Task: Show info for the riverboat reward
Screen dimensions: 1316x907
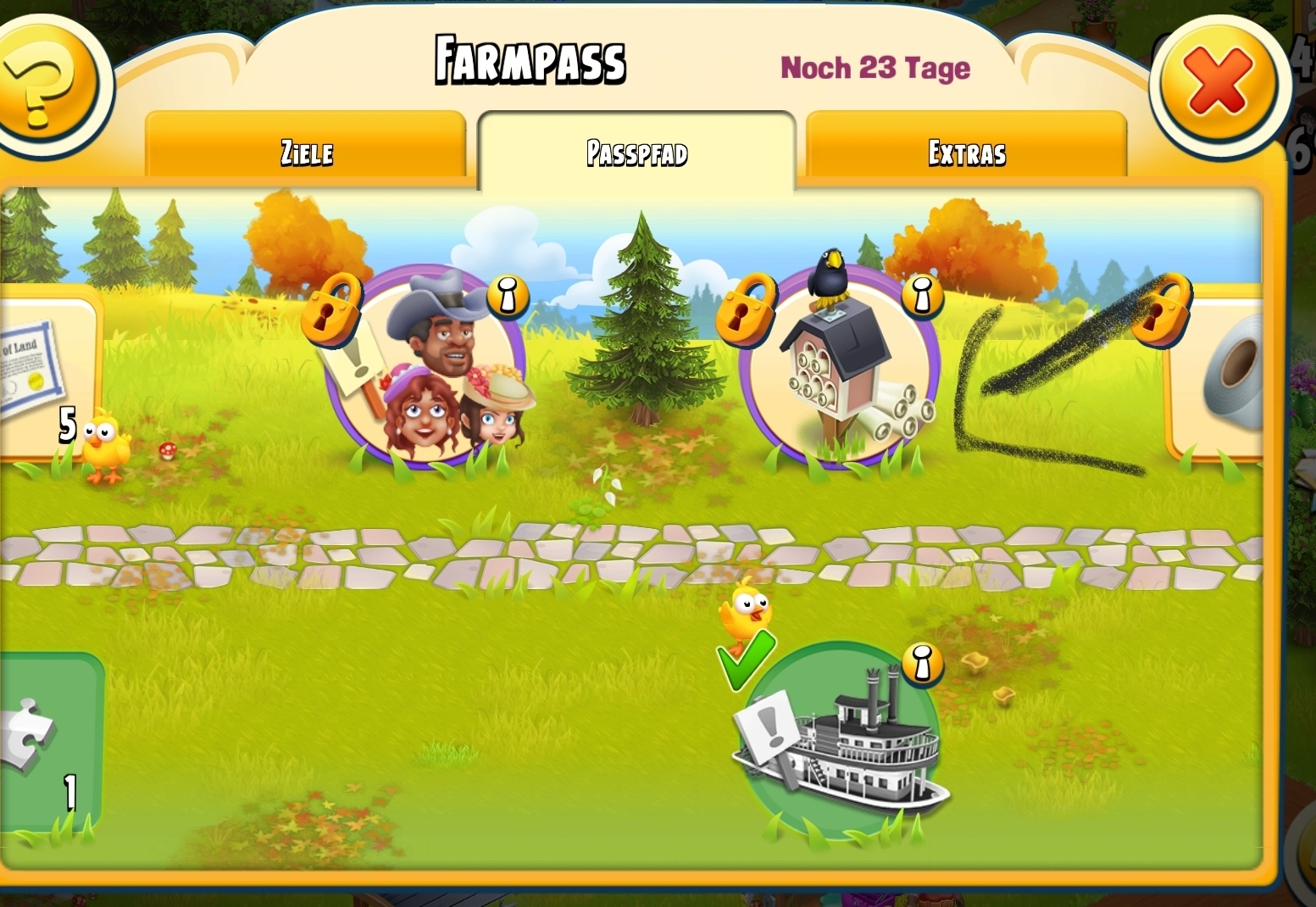Action: [x=921, y=664]
